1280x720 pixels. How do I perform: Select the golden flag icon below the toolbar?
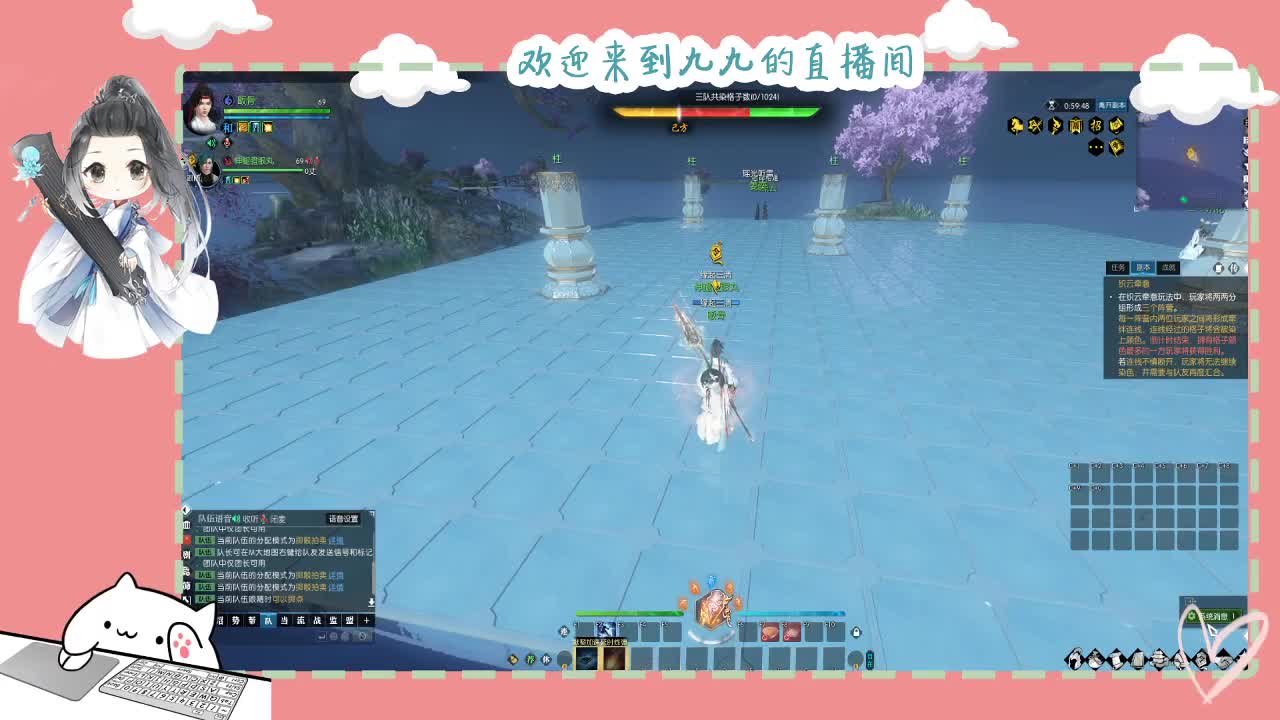[1116, 148]
